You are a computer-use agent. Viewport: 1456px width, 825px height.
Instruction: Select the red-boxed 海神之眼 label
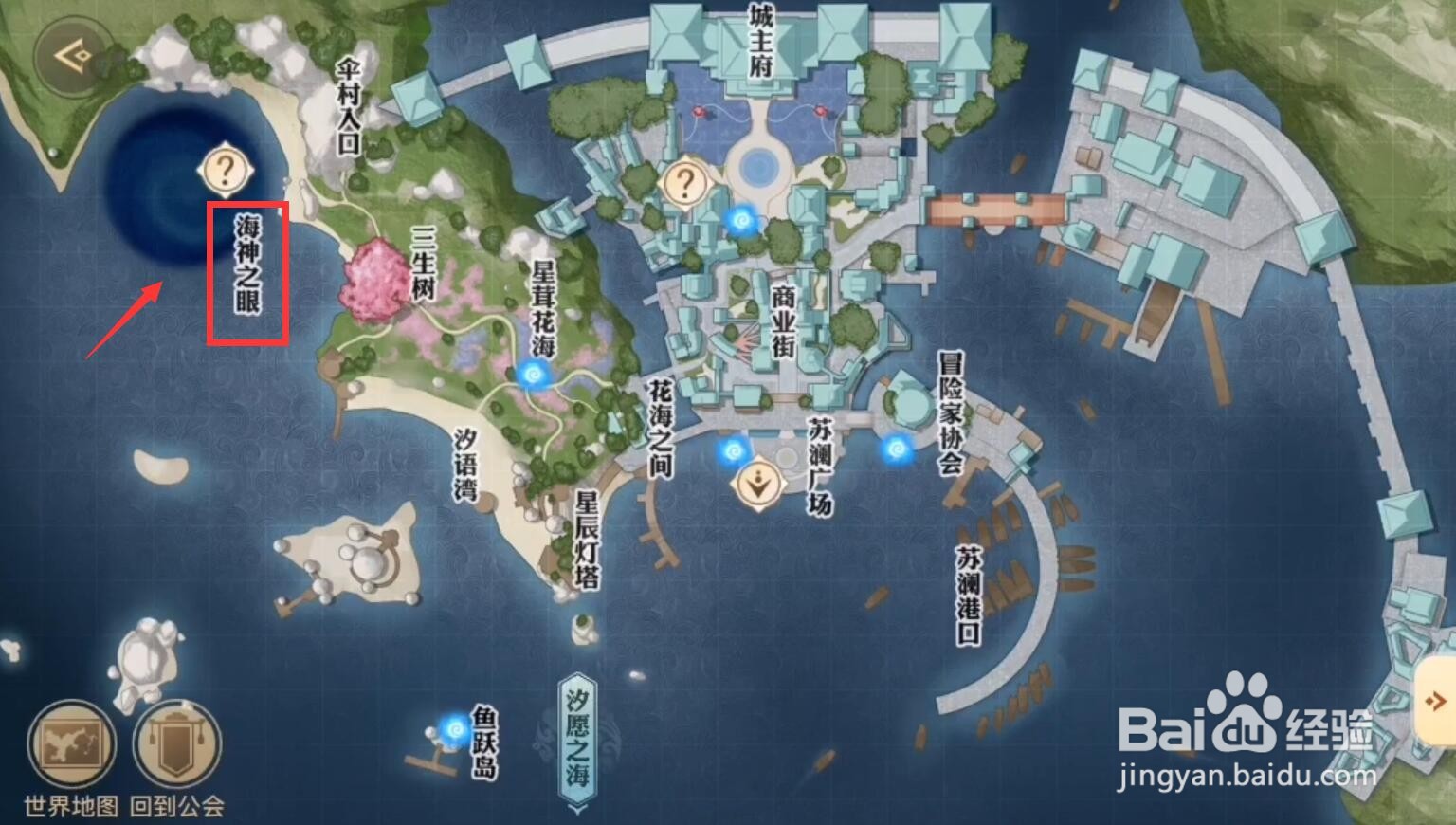248,272
